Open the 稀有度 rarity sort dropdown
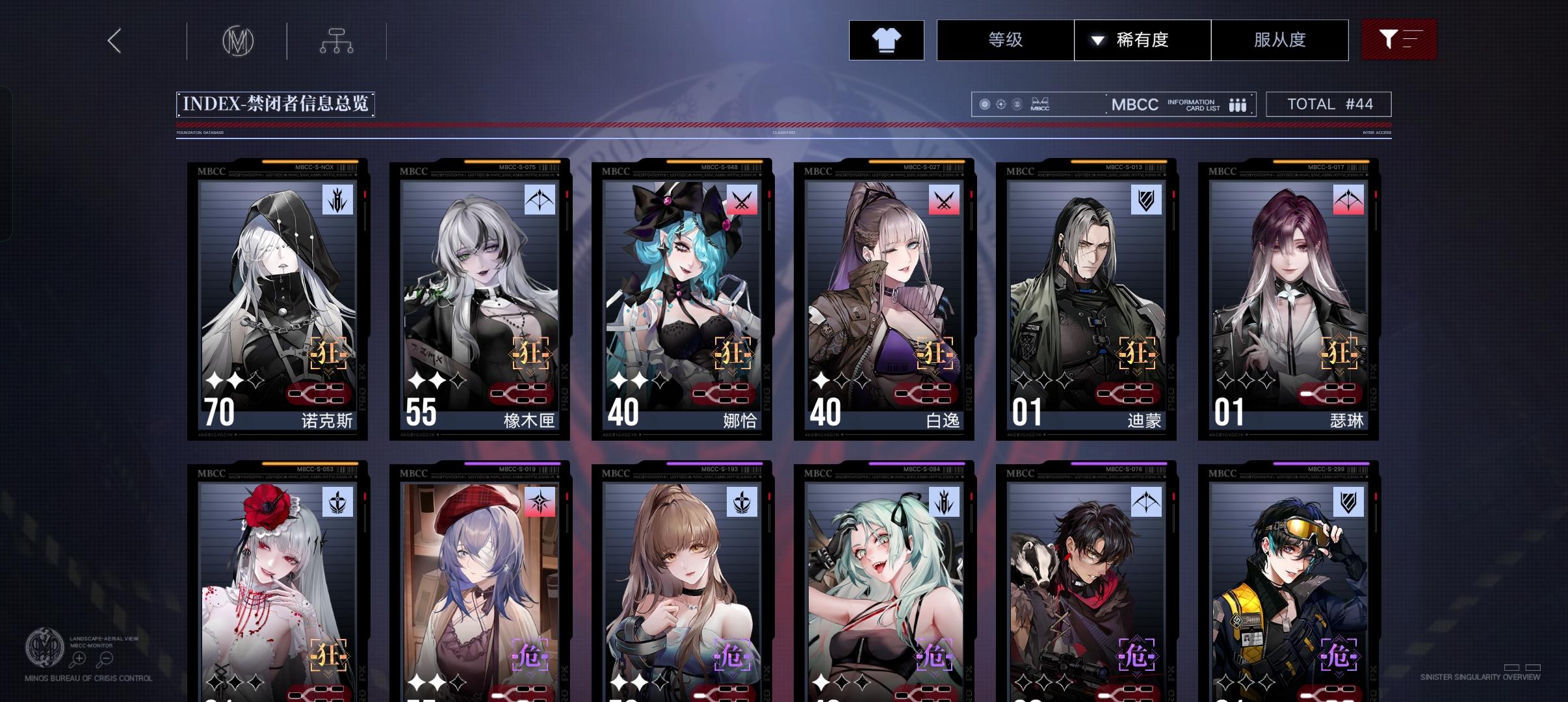This screenshot has width=1568, height=702. point(1143,40)
